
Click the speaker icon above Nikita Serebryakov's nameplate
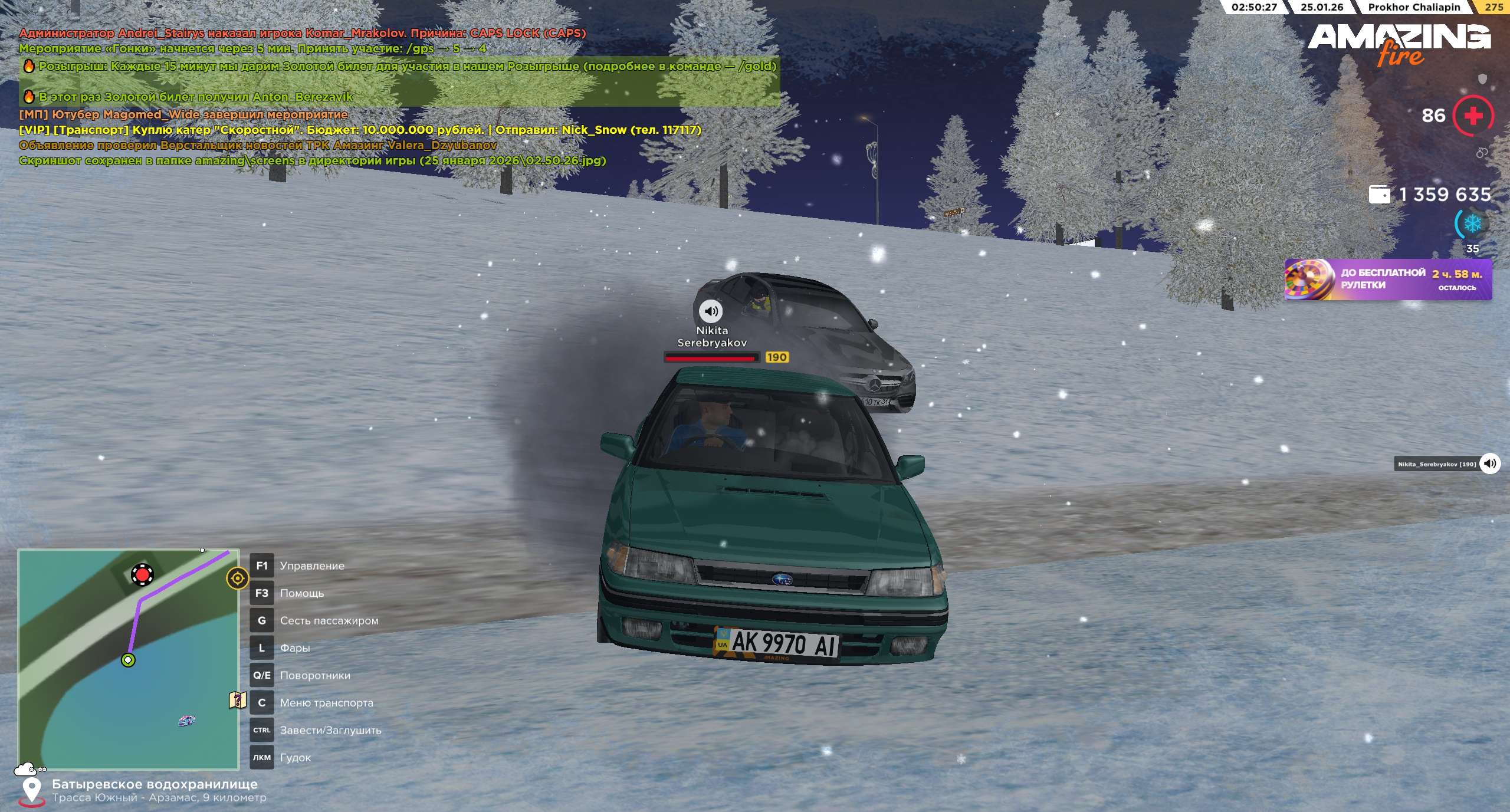[711, 311]
